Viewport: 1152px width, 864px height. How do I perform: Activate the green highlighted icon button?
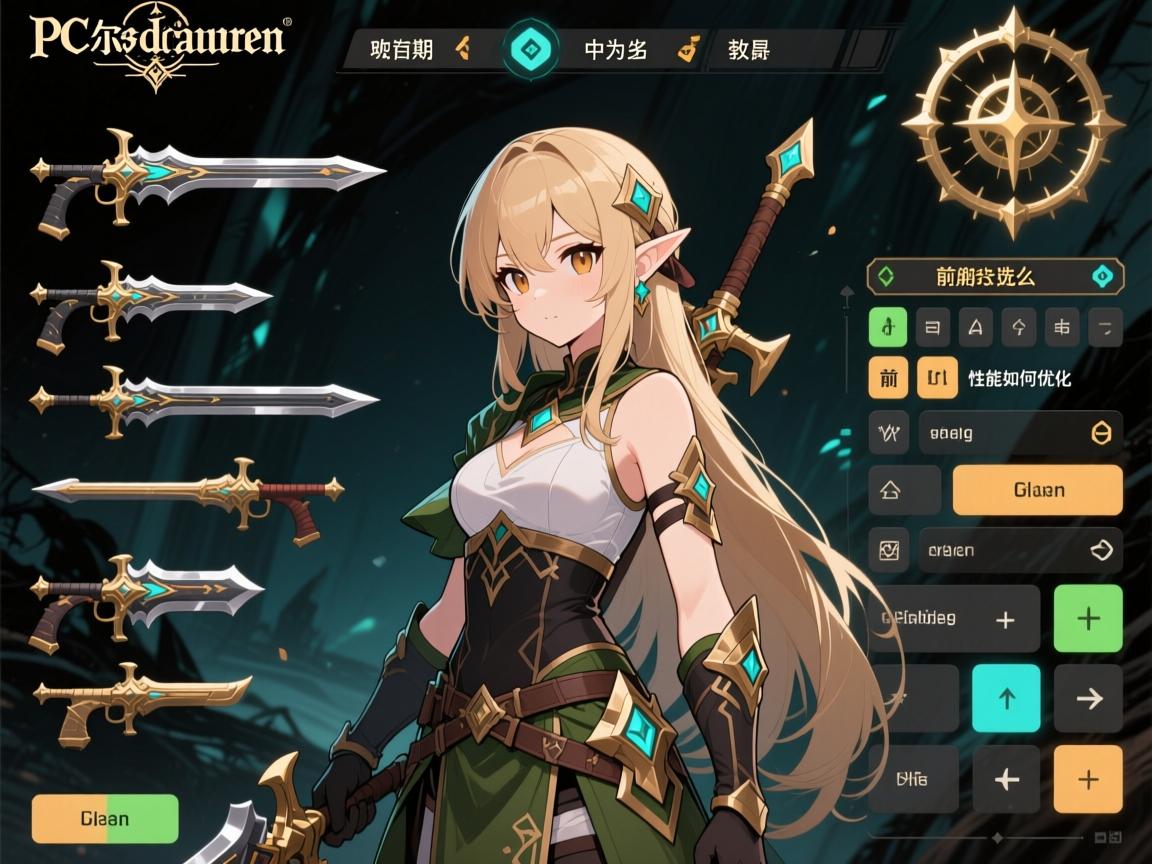pyautogui.click(x=888, y=327)
